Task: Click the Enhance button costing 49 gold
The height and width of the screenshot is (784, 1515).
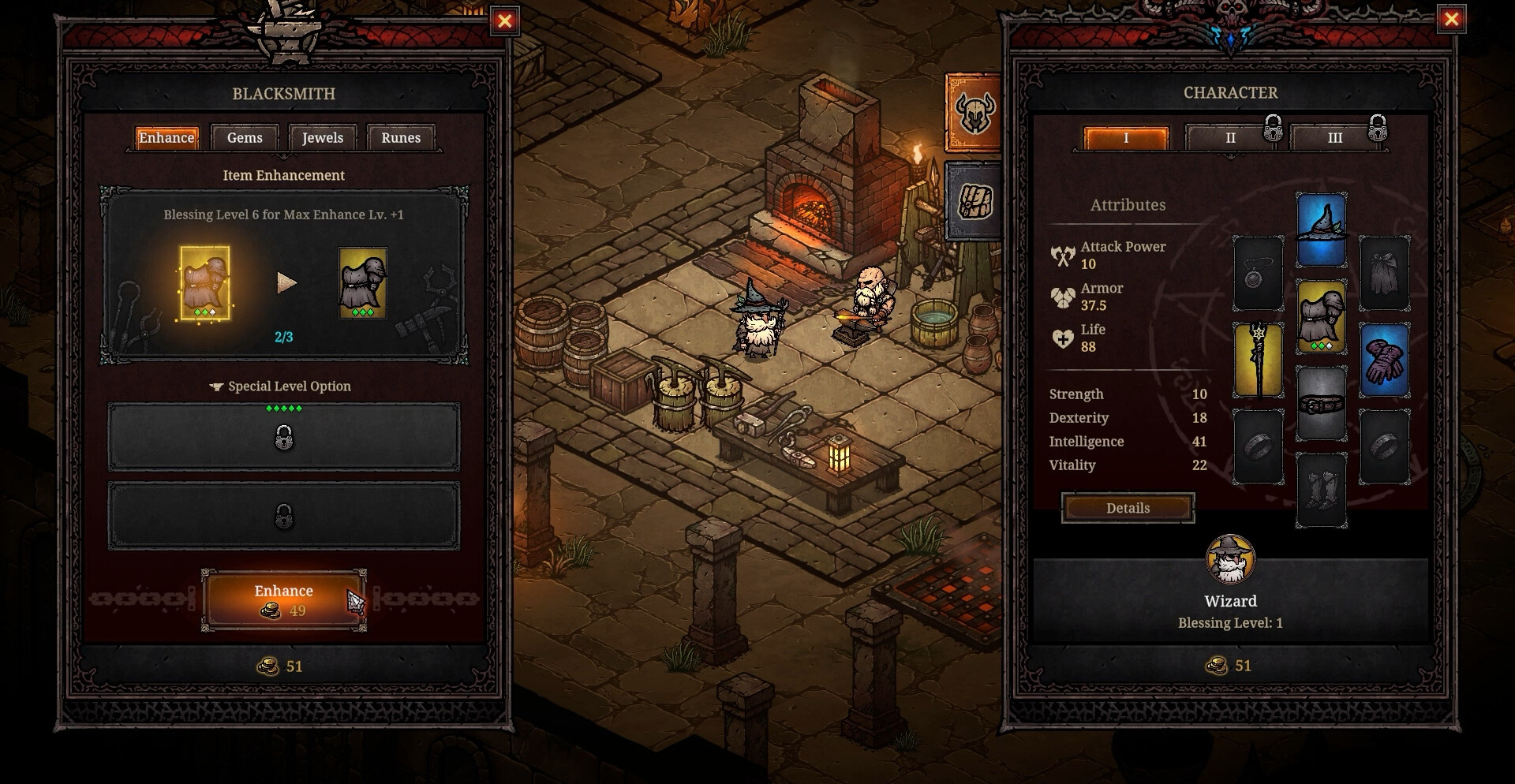Action: coord(283,599)
